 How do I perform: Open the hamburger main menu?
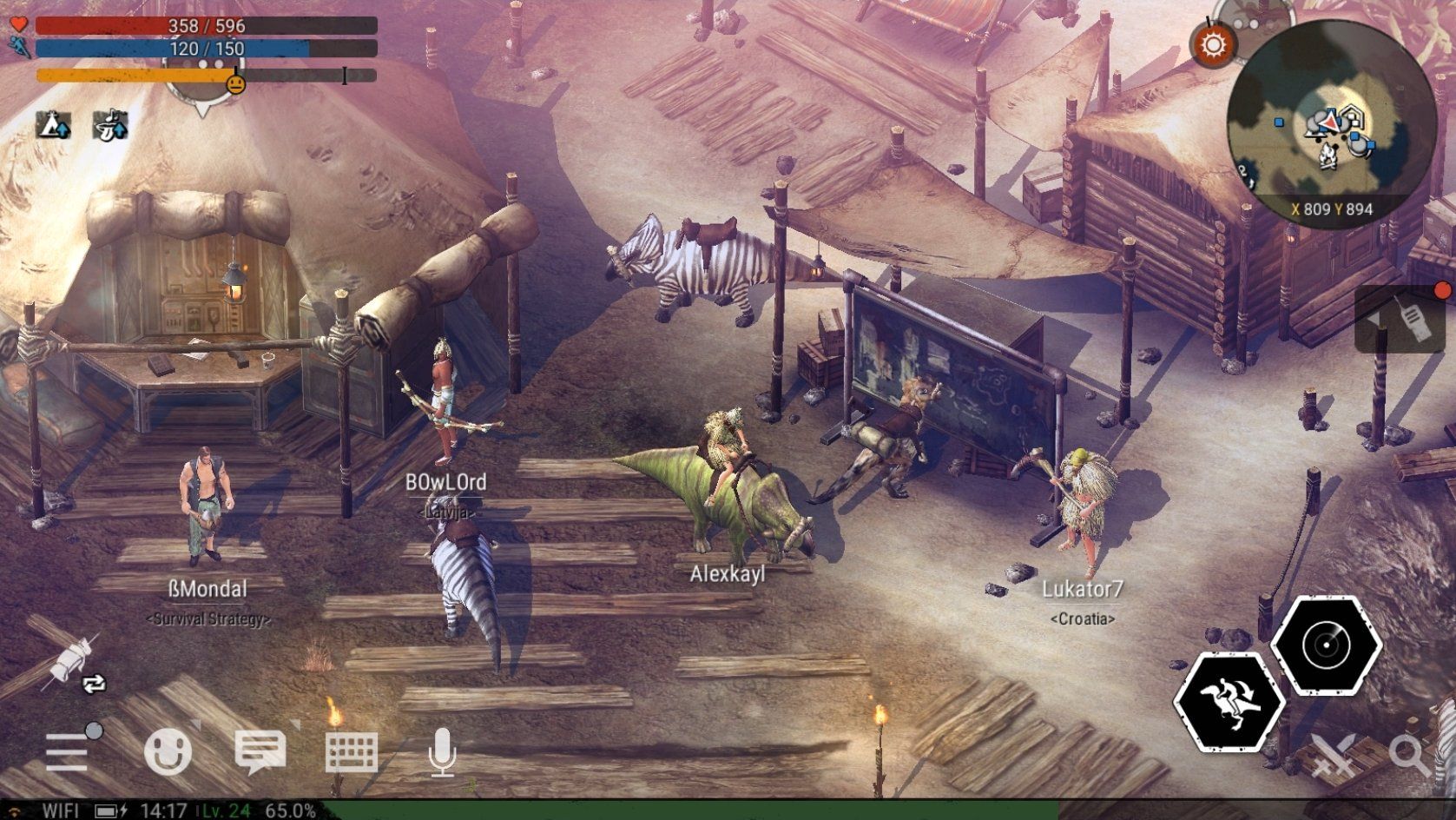click(67, 751)
